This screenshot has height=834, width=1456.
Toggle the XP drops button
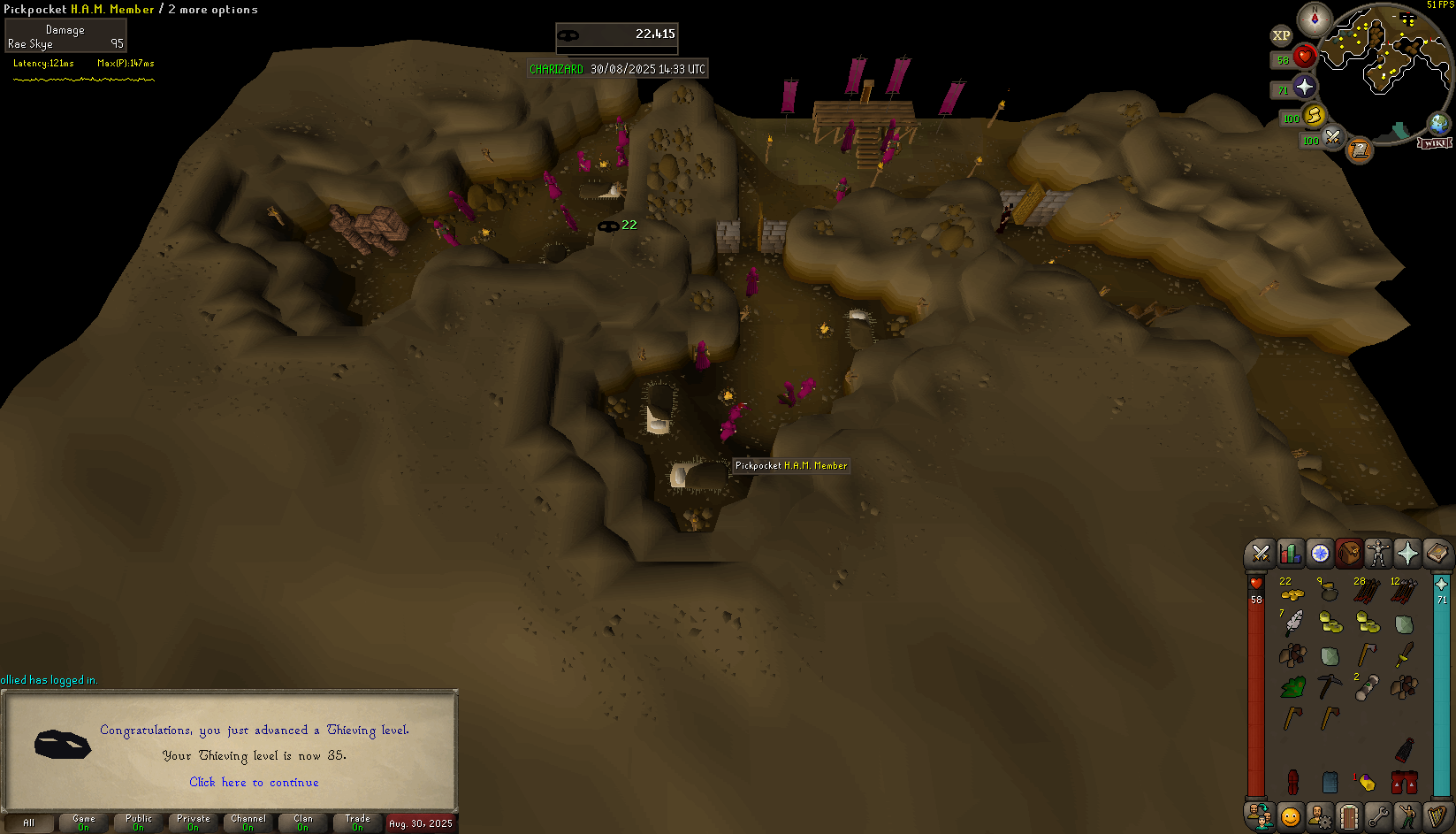coord(1281,35)
